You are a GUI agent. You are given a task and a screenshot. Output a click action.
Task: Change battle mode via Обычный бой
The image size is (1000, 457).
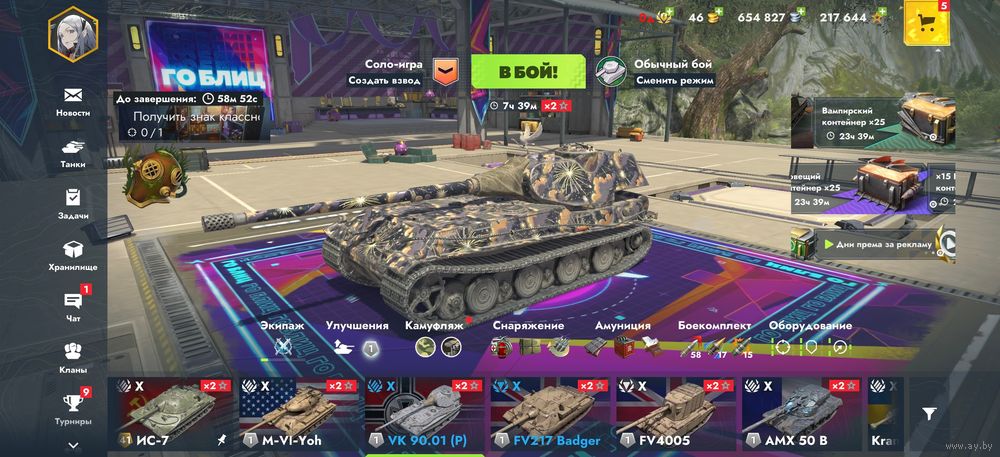[x=655, y=71]
